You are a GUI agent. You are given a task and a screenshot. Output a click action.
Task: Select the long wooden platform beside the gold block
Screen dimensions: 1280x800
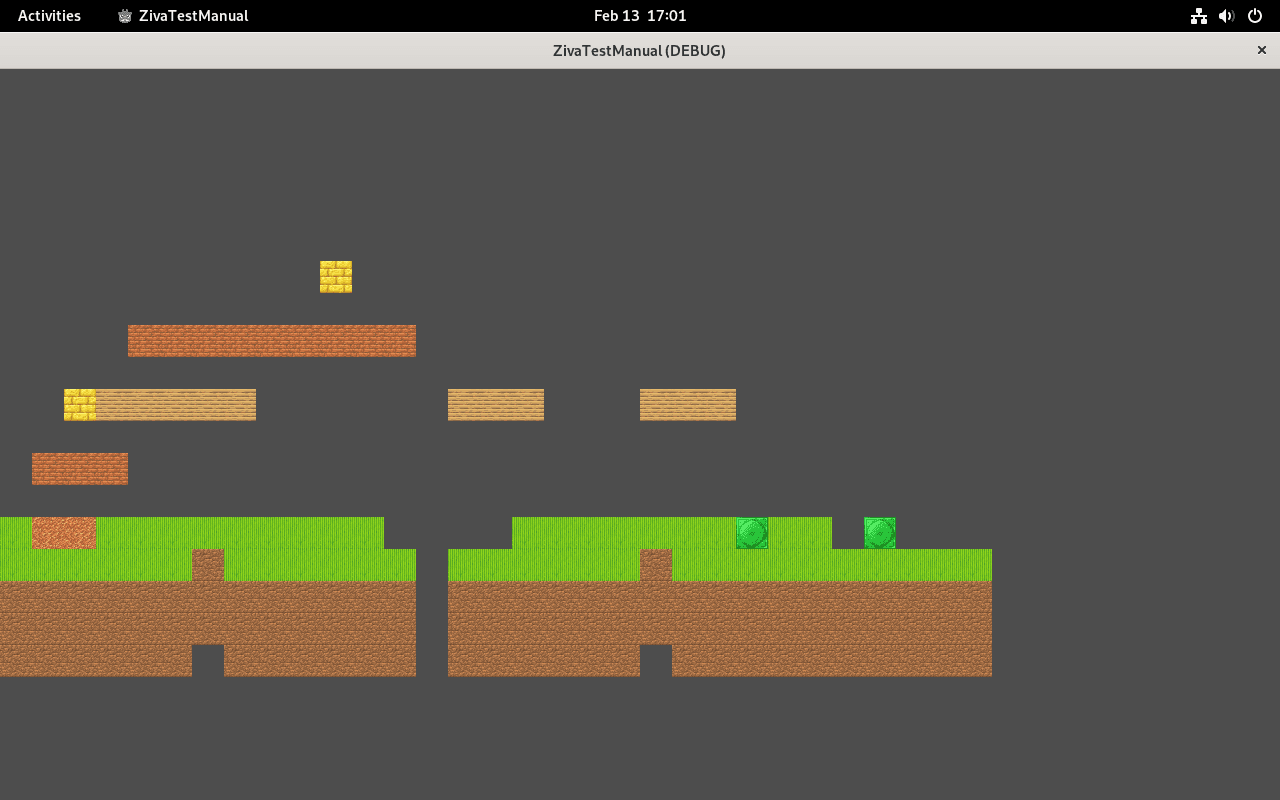pyautogui.click(x=175, y=404)
